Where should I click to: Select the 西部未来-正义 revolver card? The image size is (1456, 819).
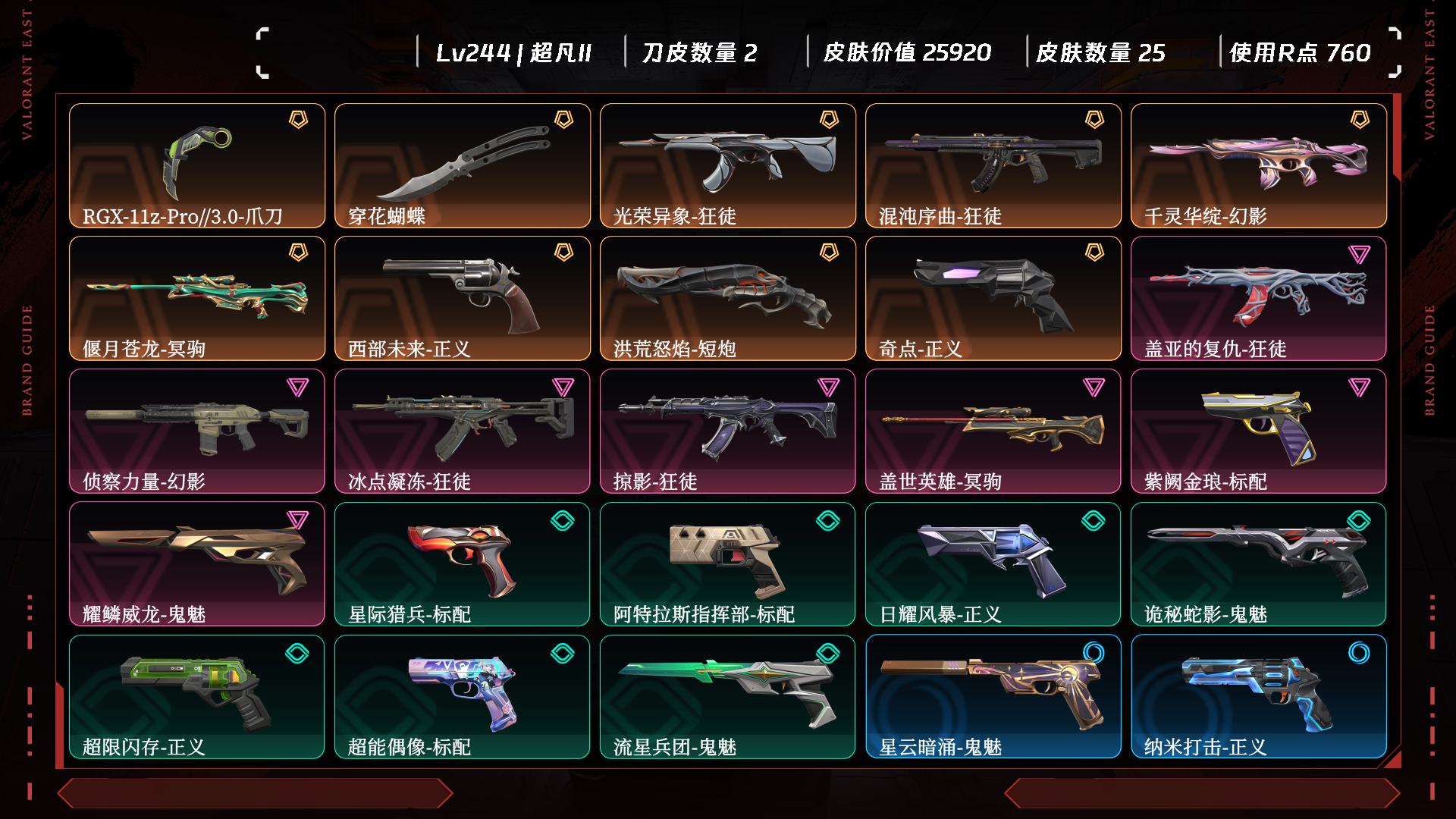point(463,298)
